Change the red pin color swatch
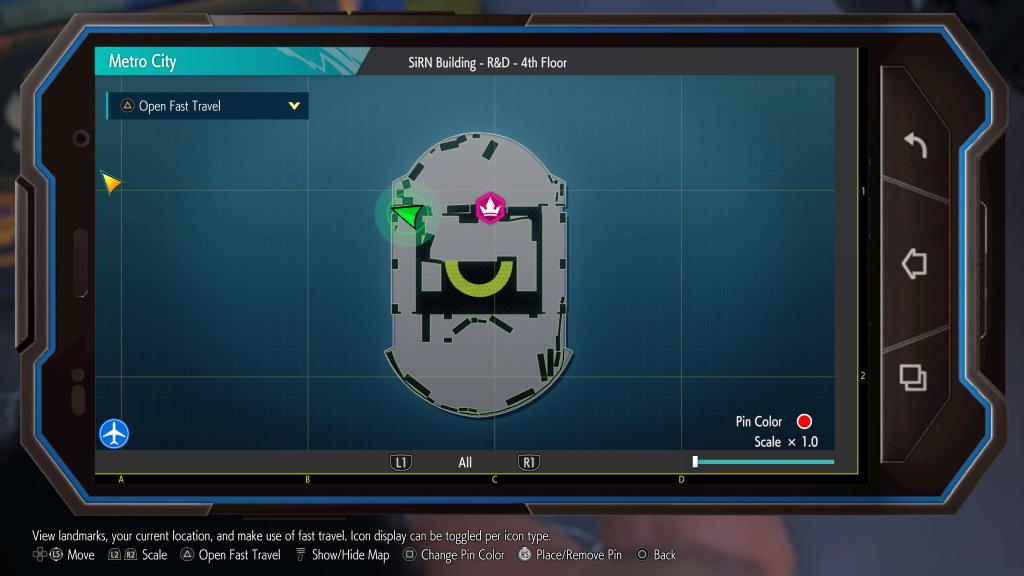Image resolution: width=1024 pixels, height=576 pixels. click(x=804, y=422)
